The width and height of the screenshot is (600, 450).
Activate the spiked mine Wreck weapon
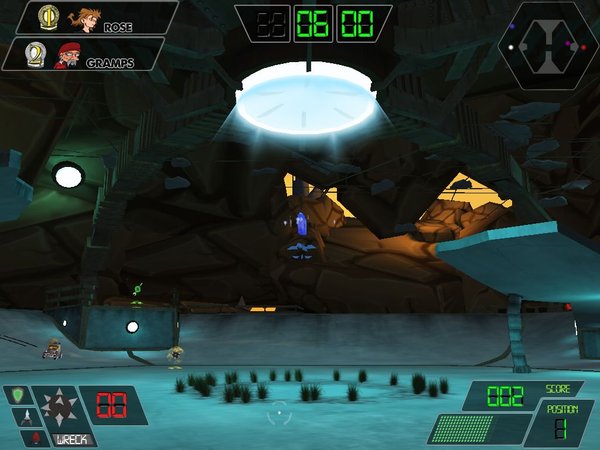57,409
